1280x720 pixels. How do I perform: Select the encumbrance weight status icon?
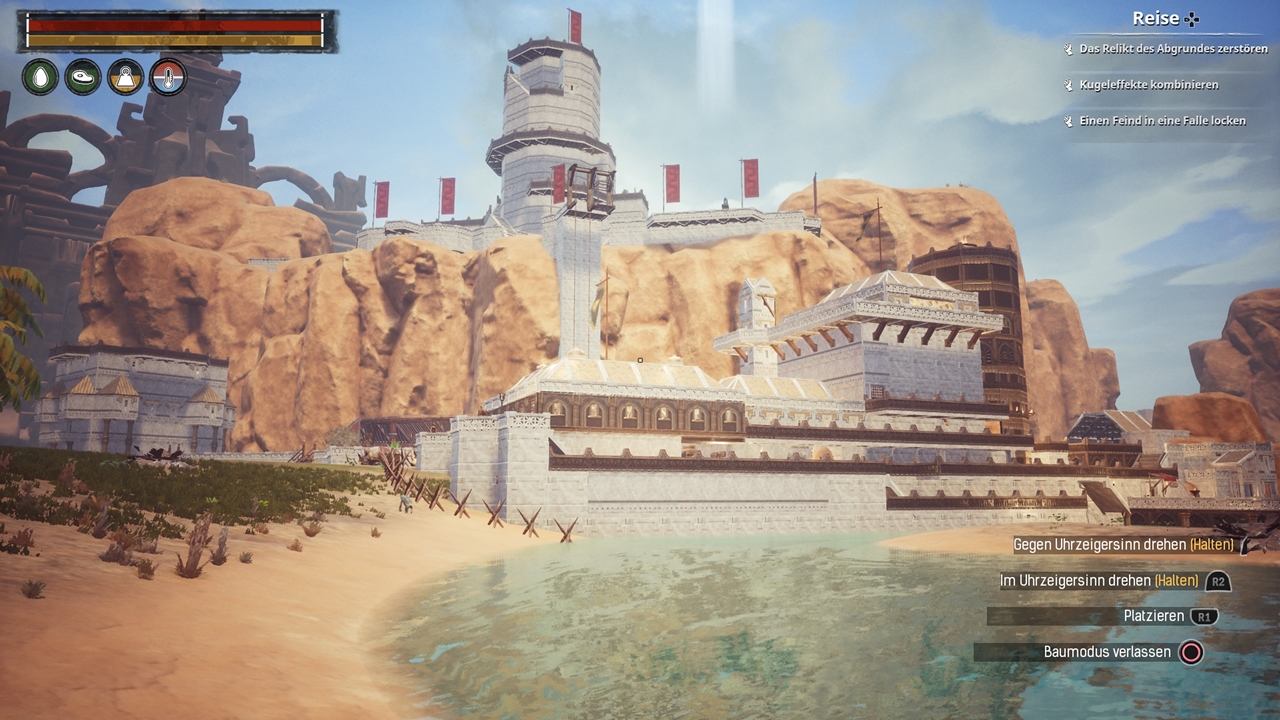coord(126,77)
